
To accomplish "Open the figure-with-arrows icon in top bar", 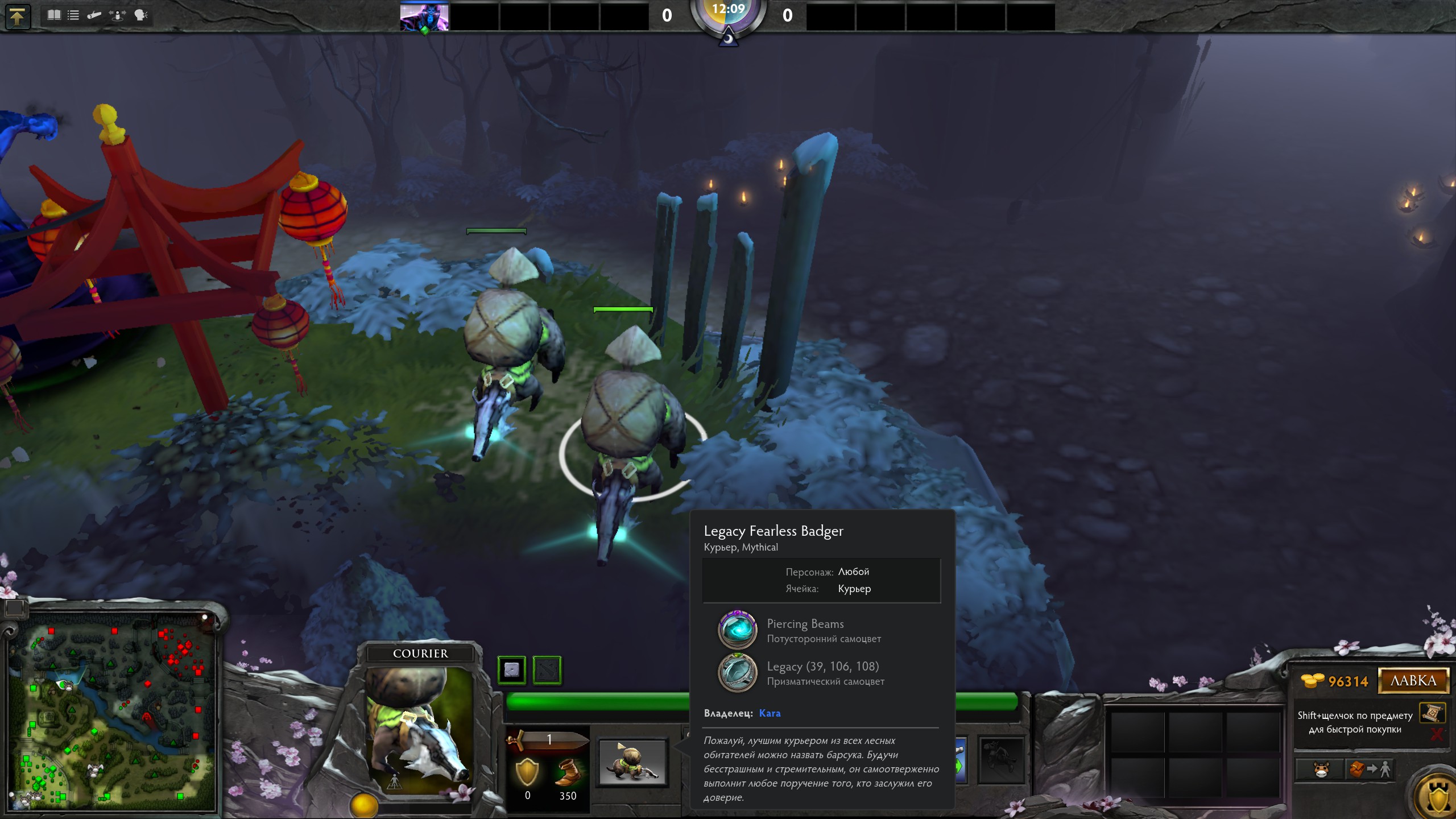I will pyautogui.click(x=117, y=15).
